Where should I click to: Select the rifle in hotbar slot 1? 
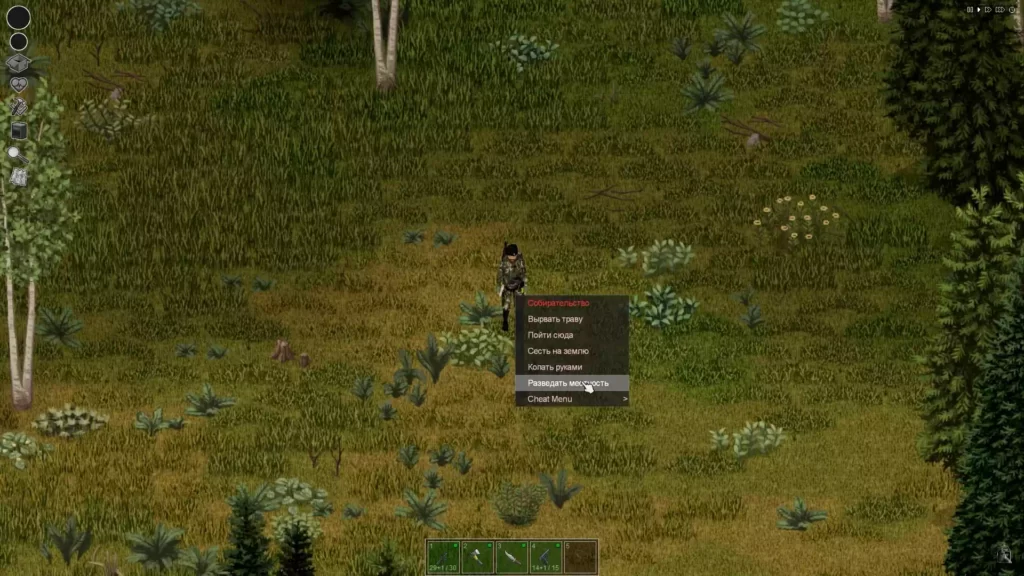443,556
